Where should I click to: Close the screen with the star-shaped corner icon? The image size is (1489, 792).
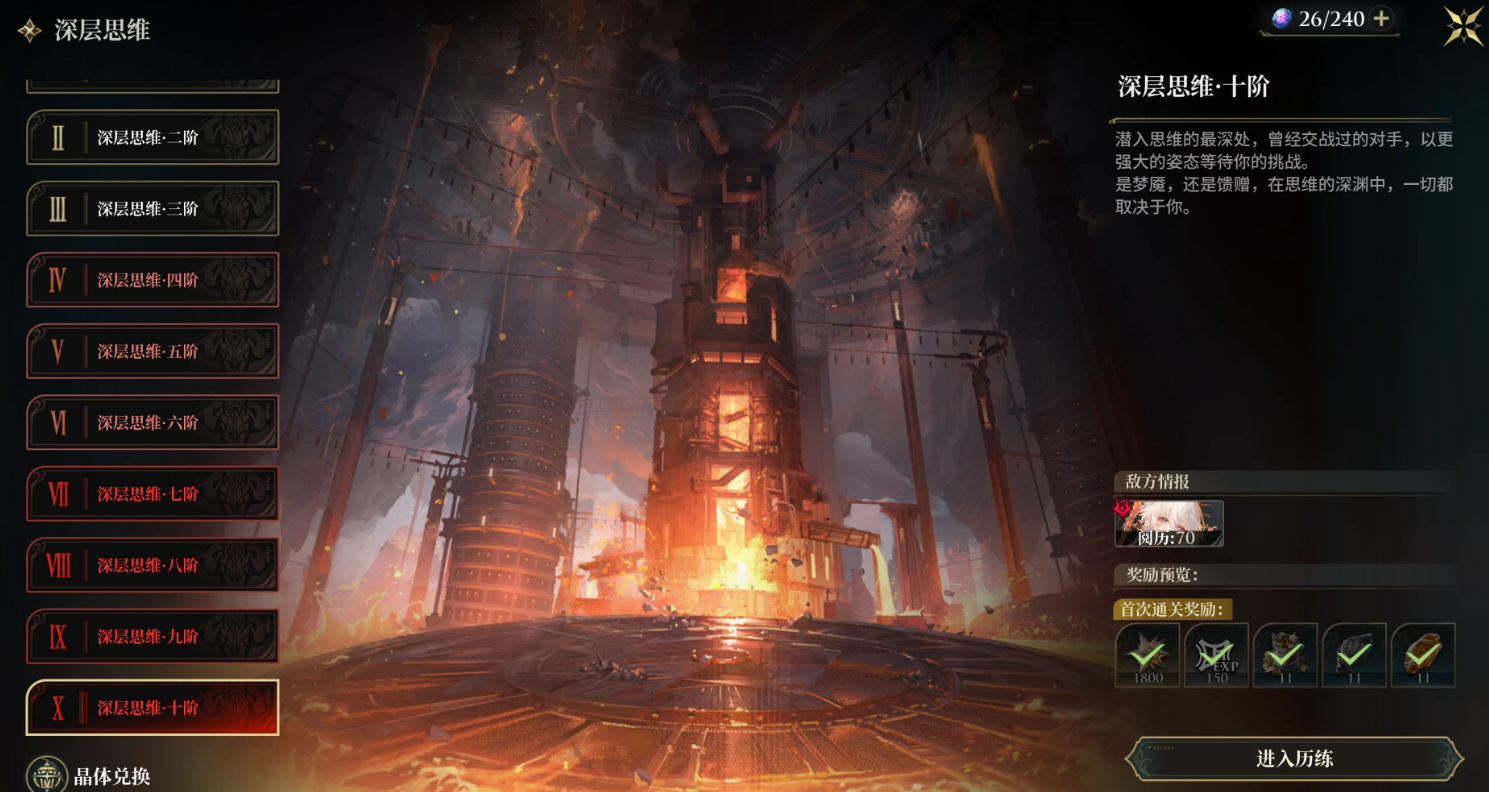pos(1463,26)
